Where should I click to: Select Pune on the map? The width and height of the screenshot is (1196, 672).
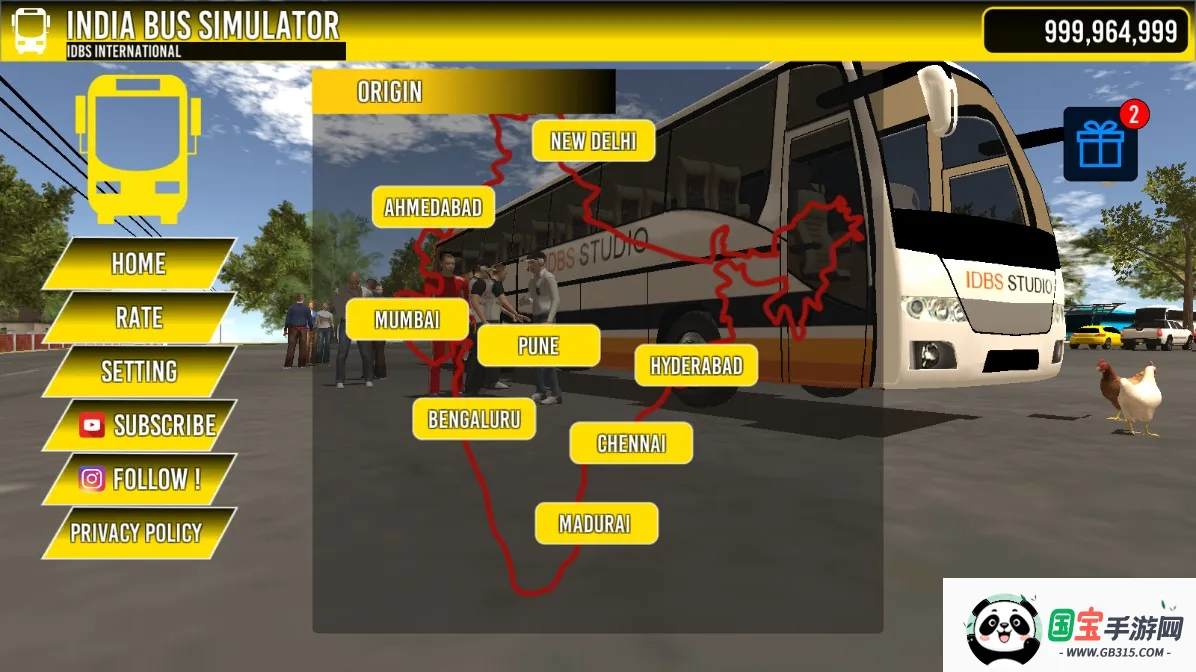click(538, 346)
